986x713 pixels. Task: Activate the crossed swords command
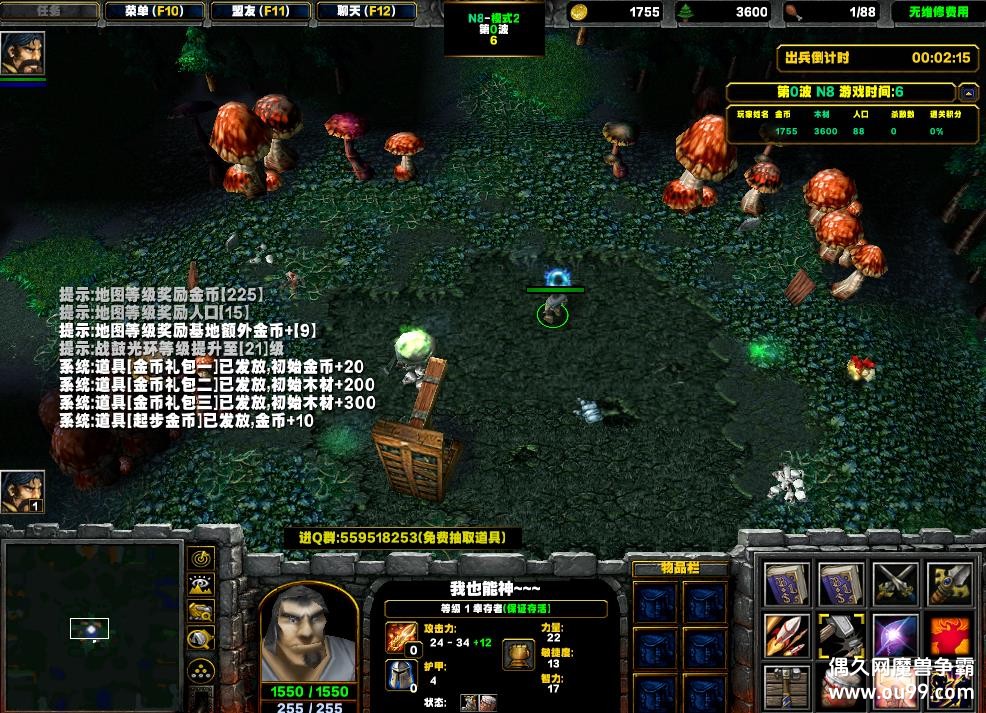(895, 583)
